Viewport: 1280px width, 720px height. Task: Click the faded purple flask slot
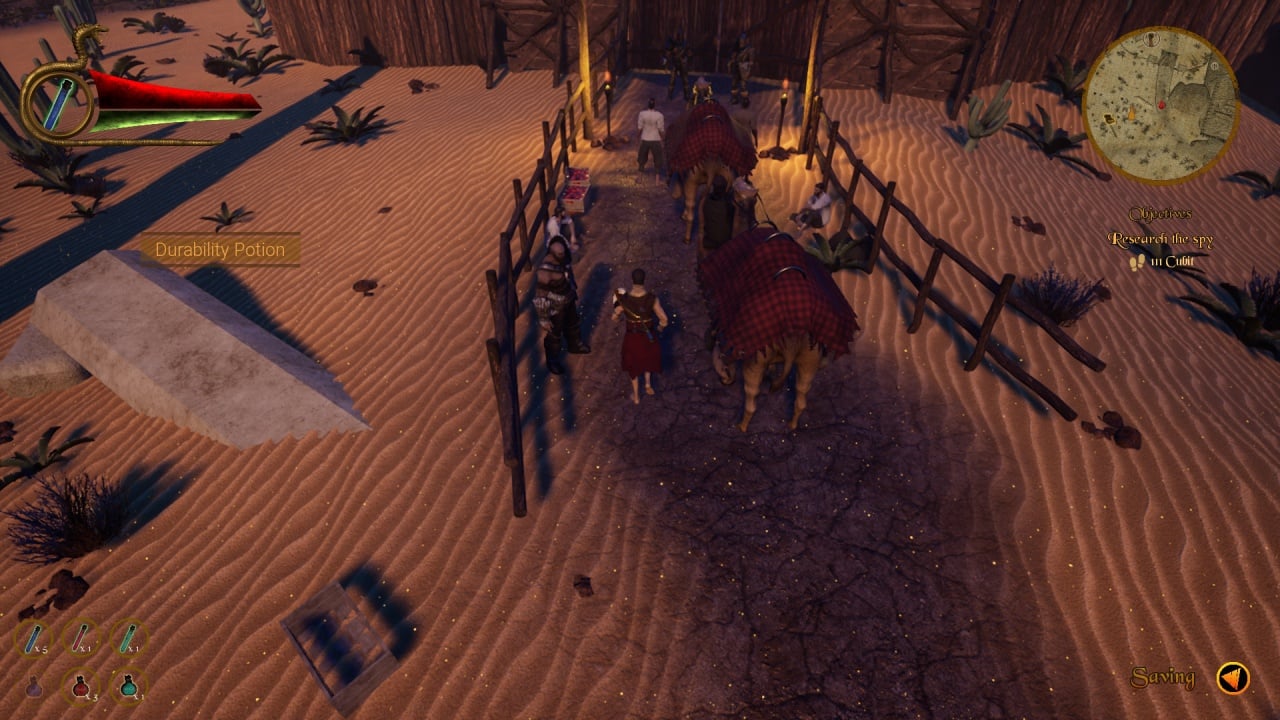tap(34, 686)
